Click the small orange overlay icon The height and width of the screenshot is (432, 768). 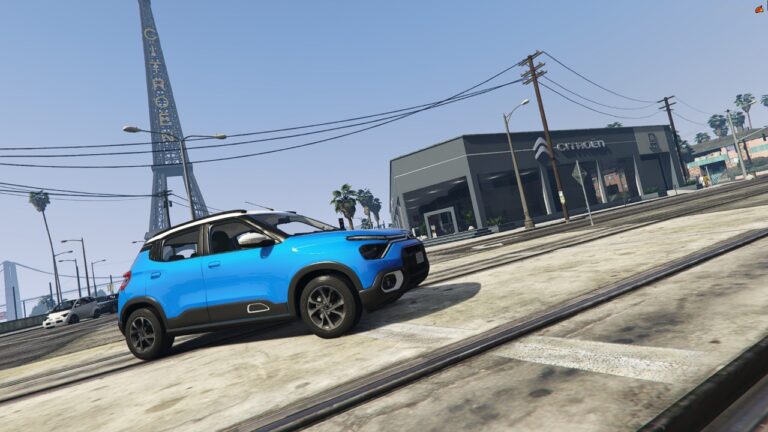click(x=759, y=8)
